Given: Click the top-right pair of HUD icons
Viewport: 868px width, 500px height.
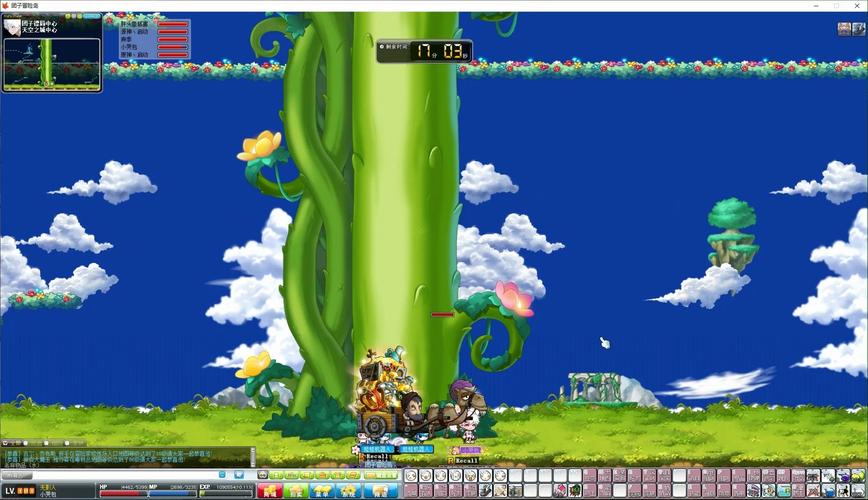Looking at the screenshot, I should tap(851, 29).
